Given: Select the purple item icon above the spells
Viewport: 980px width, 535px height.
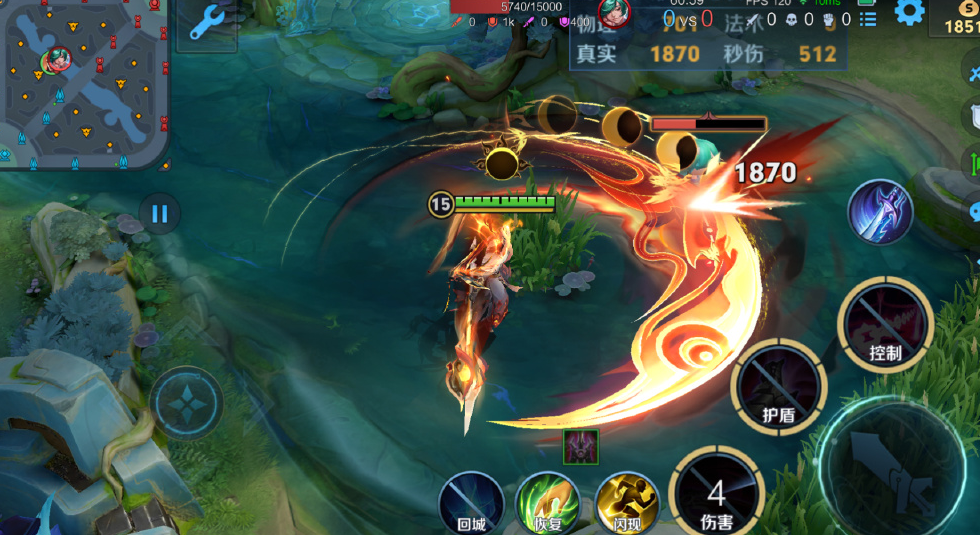Looking at the screenshot, I should (x=581, y=446).
